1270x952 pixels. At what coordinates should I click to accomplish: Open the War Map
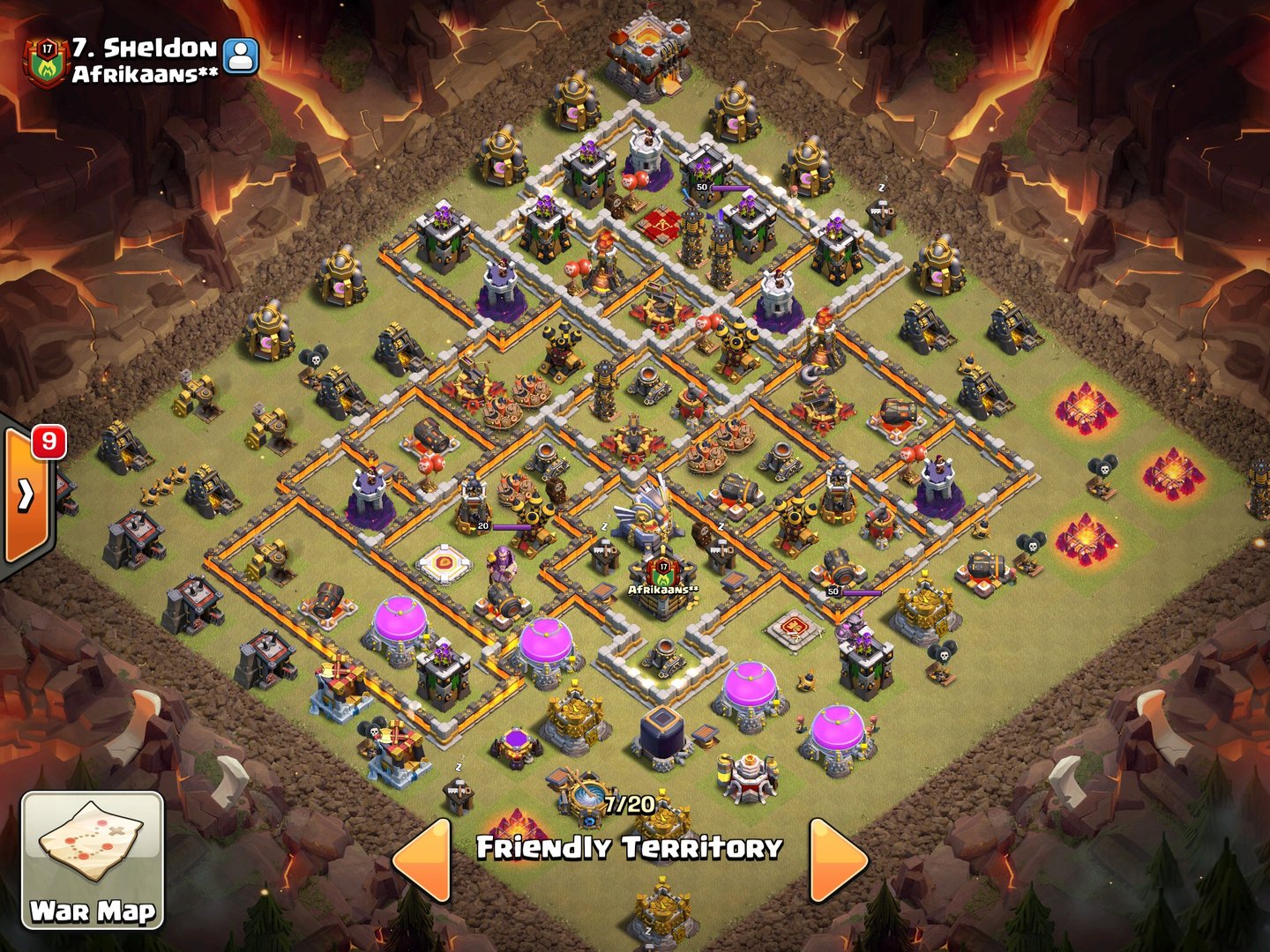pyautogui.click(x=93, y=859)
